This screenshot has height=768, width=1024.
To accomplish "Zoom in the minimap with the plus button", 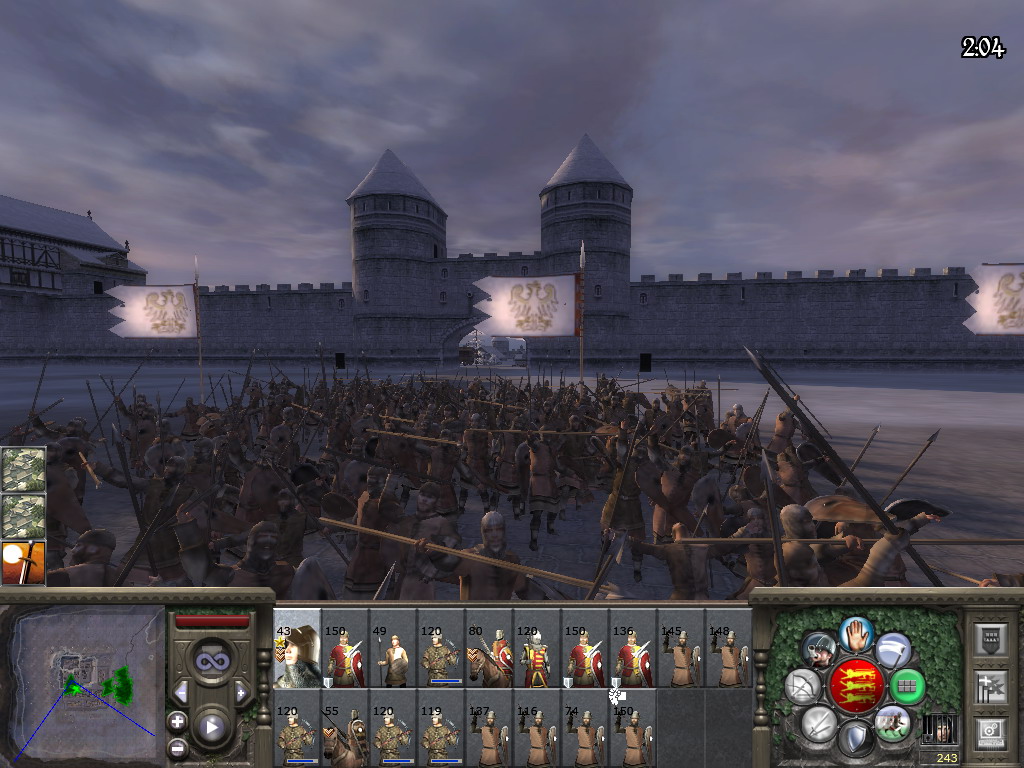I will click(177, 721).
